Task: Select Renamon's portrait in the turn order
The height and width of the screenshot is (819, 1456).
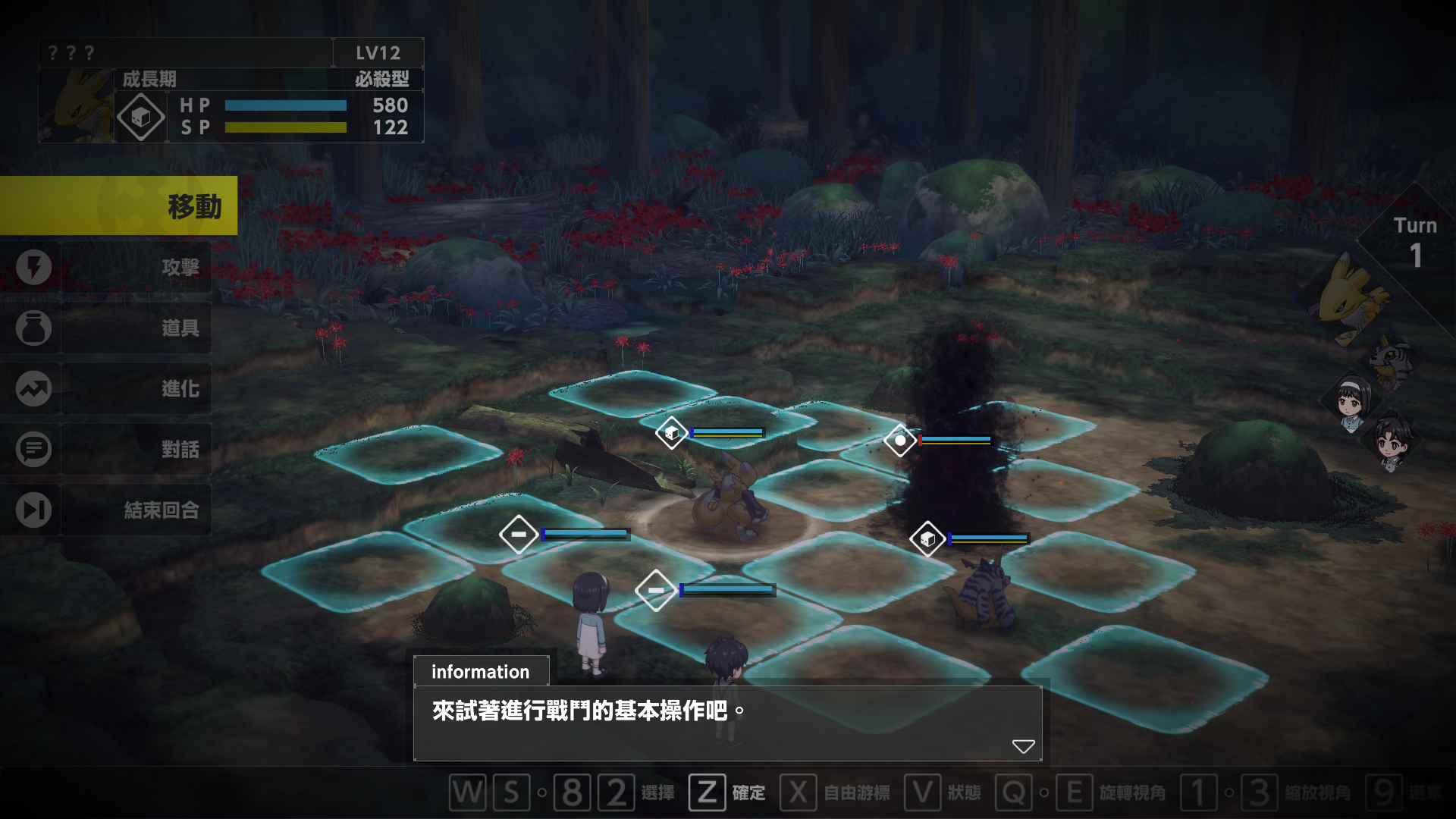Action: click(1346, 300)
